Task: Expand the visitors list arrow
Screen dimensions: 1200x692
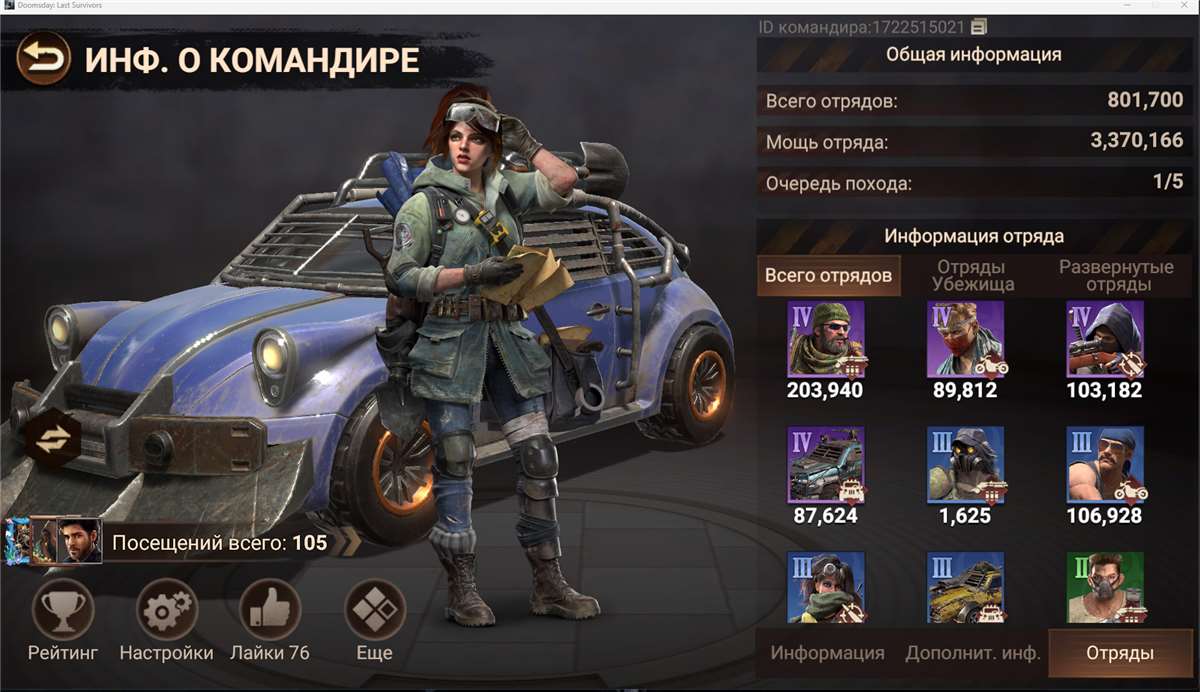Action: click(351, 542)
